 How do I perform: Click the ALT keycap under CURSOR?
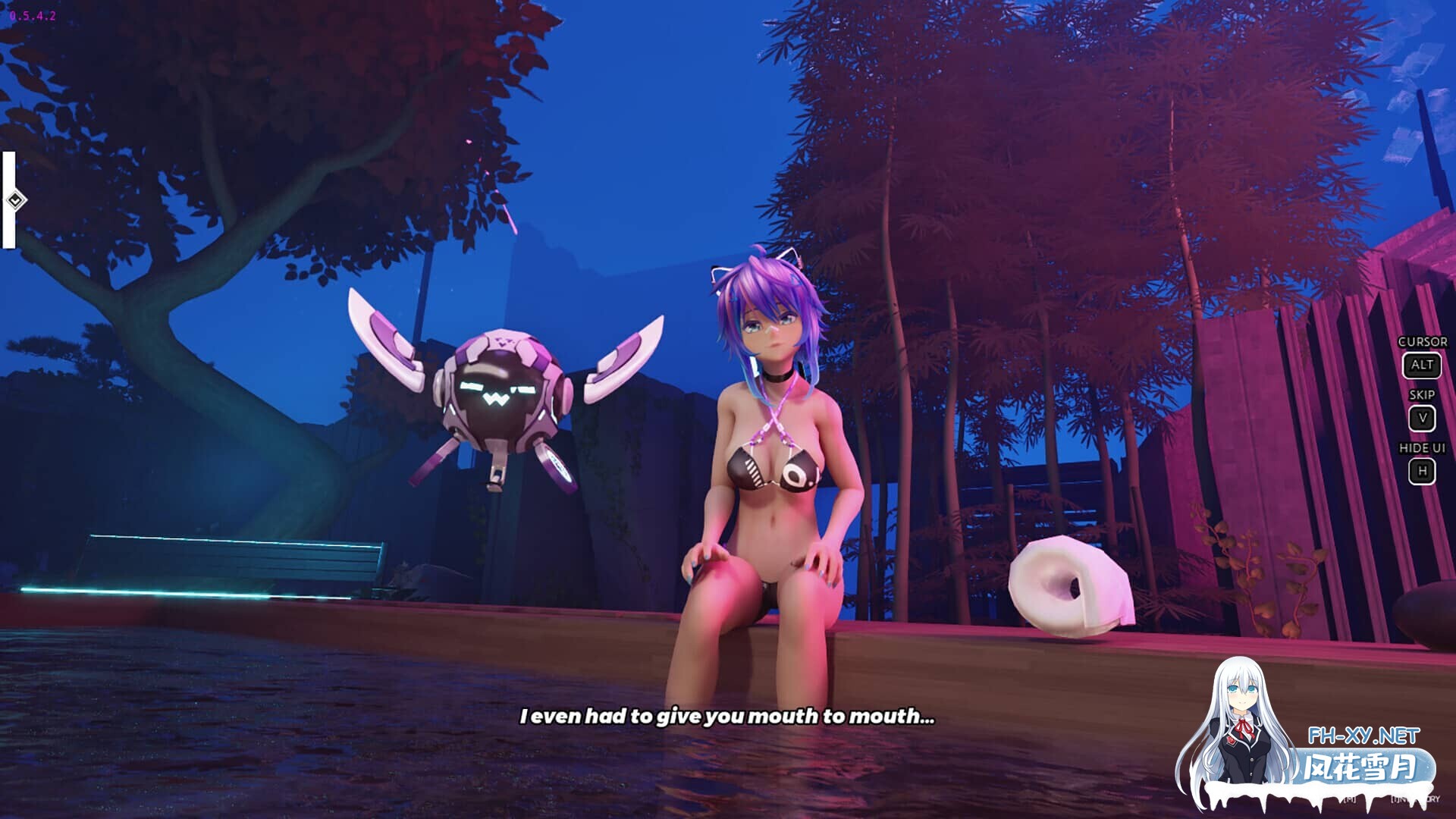(1422, 365)
